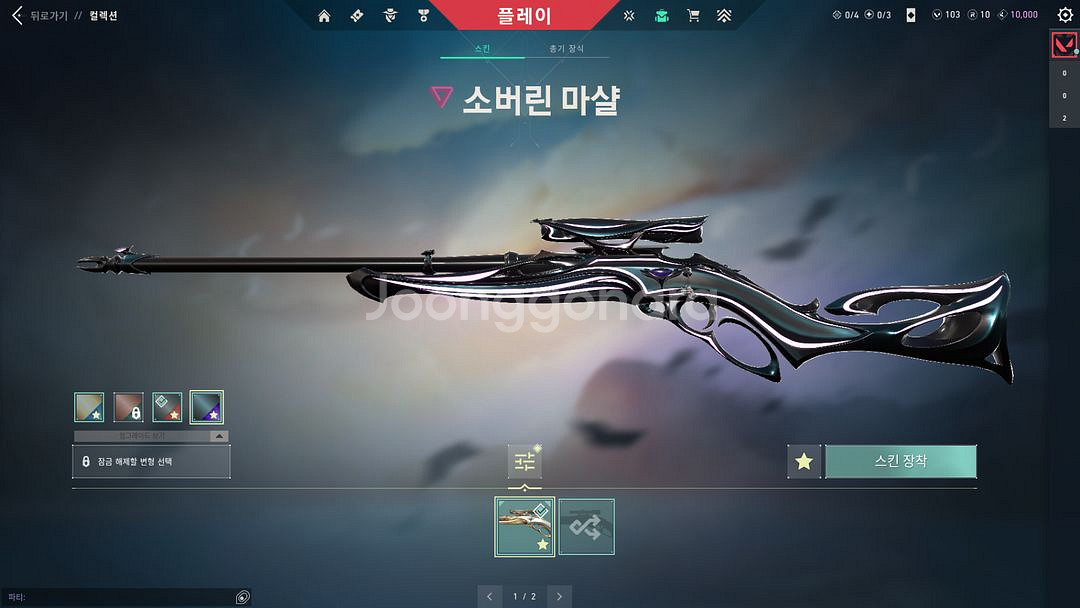Choose the dark purple starred variant swatch
This screenshot has width=1080, height=608.
click(207, 407)
